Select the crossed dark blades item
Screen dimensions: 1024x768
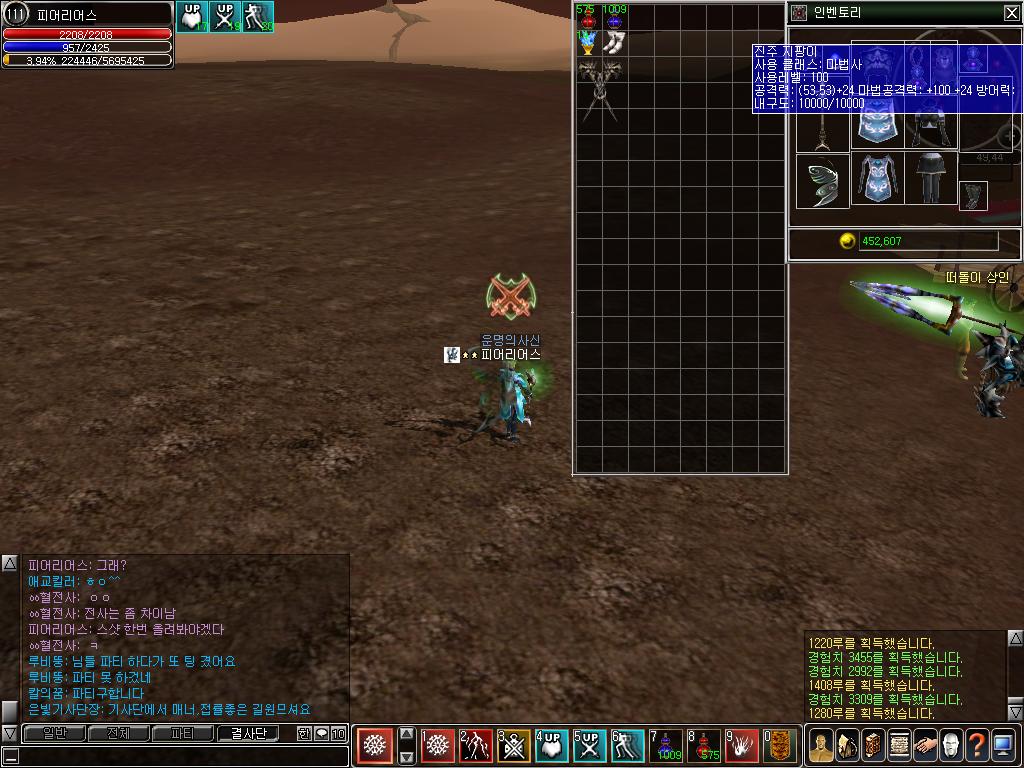(600, 83)
